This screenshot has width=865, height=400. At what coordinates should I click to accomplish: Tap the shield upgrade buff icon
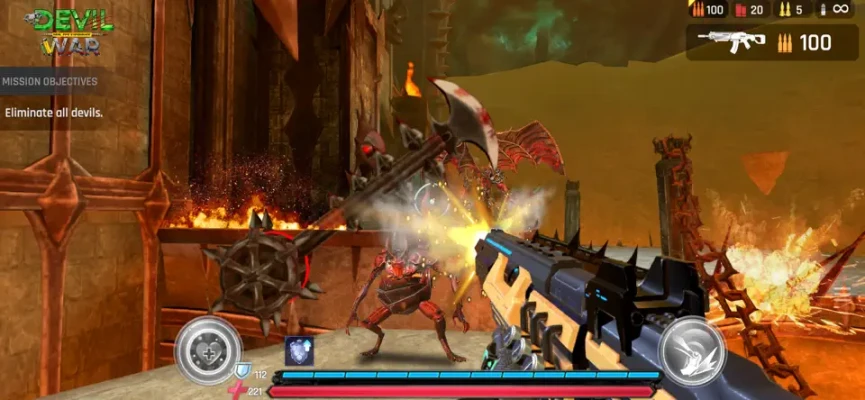(x=299, y=350)
